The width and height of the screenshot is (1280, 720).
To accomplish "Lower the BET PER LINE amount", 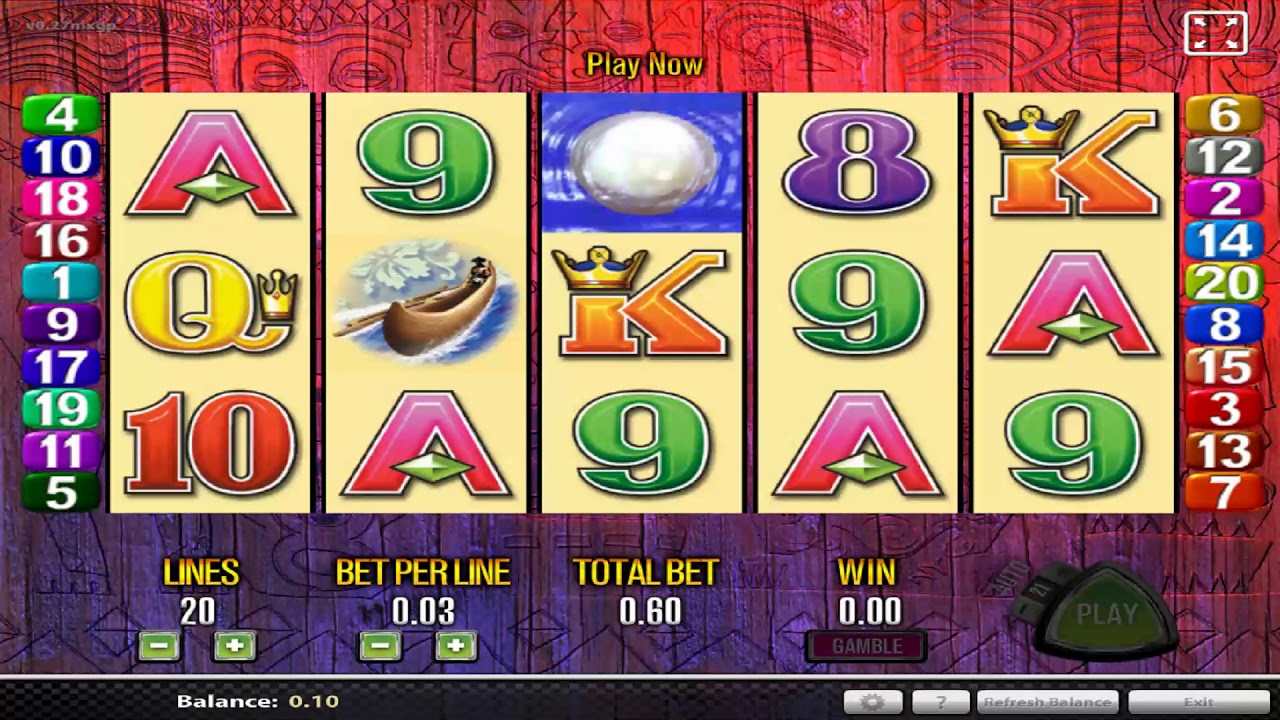I will coord(380,646).
